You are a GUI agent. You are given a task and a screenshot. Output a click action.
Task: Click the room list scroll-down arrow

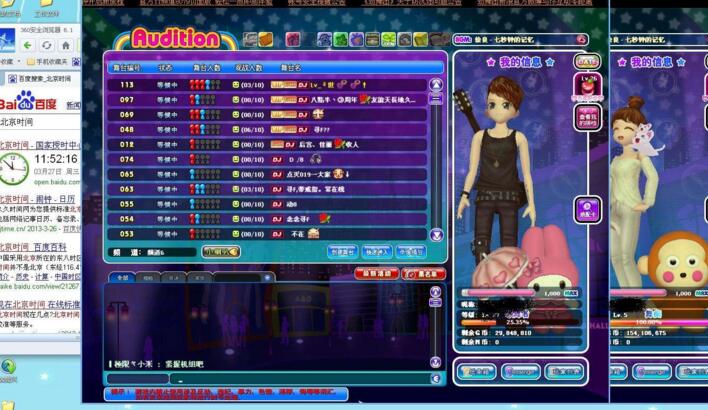click(436, 234)
